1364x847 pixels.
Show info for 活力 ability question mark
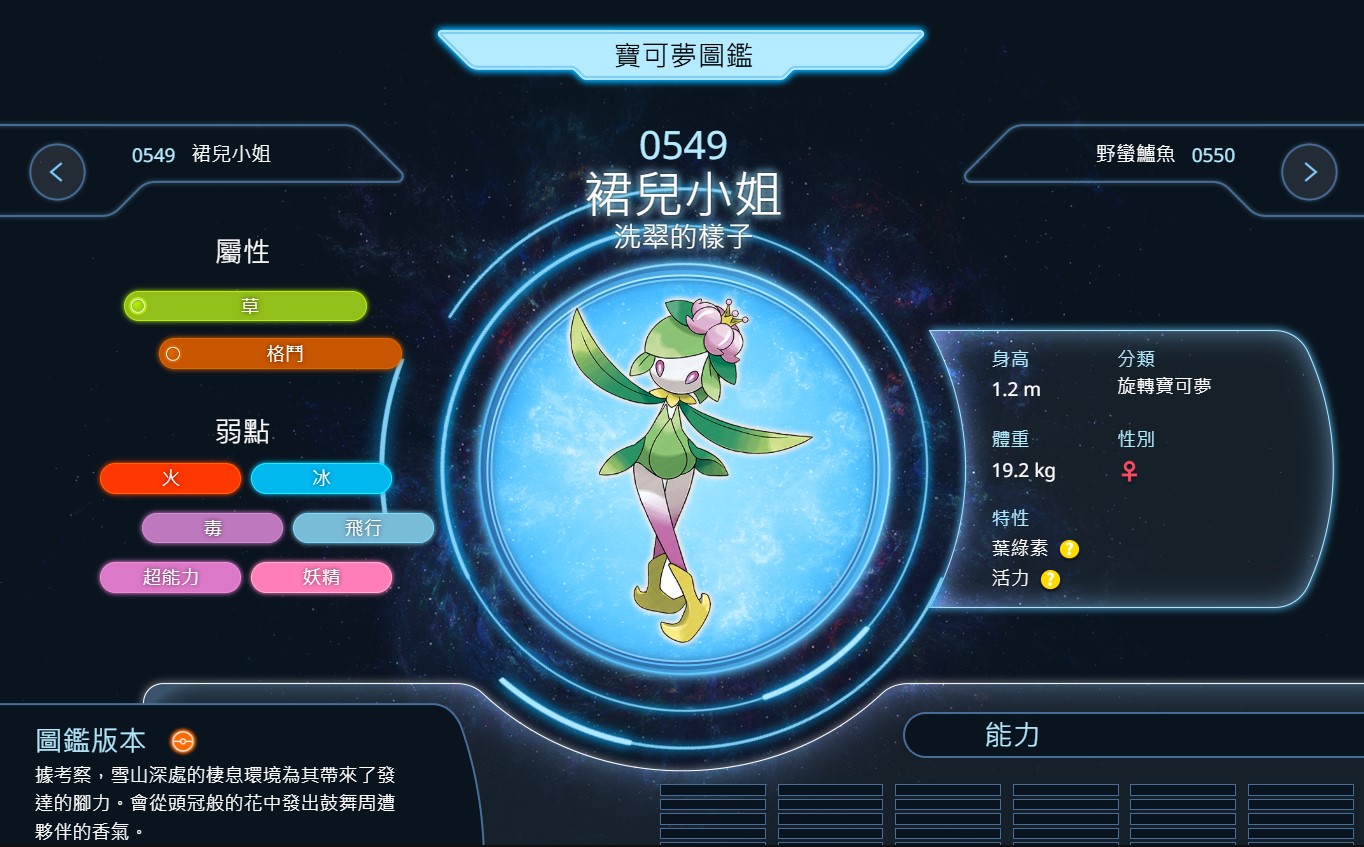point(1050,579)
